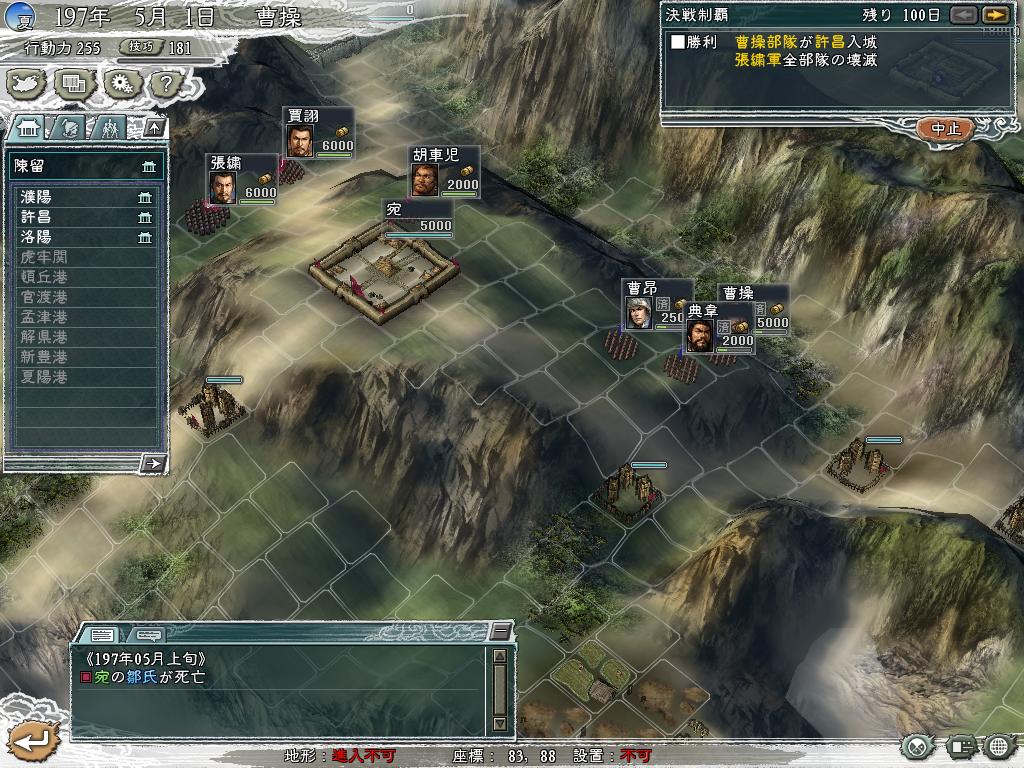This screenshot has width=1024, height=768.
Task: Click the globe icon button
Action: (x=999, y=746)
